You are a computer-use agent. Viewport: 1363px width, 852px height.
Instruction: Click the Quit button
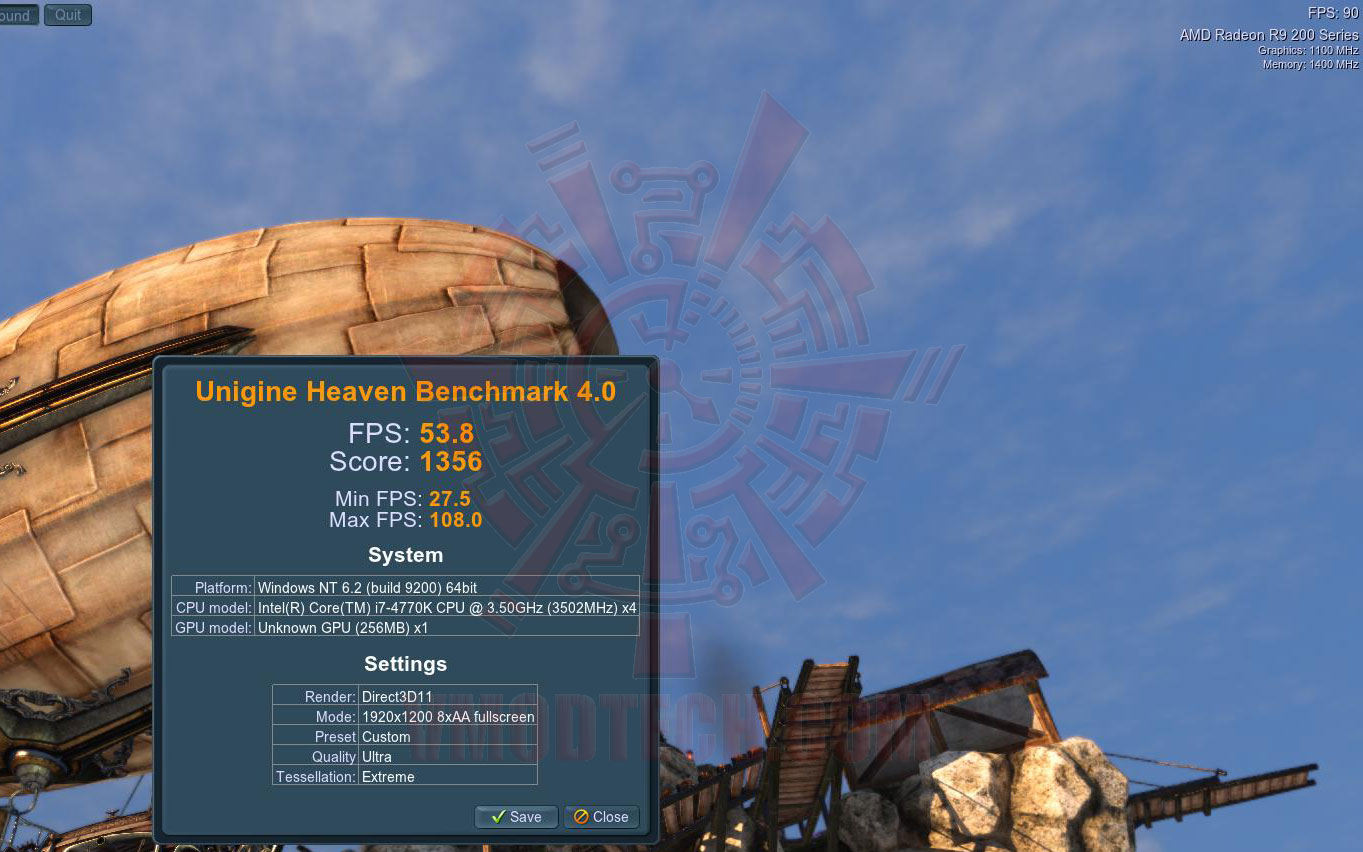click(x=67, y=14)
